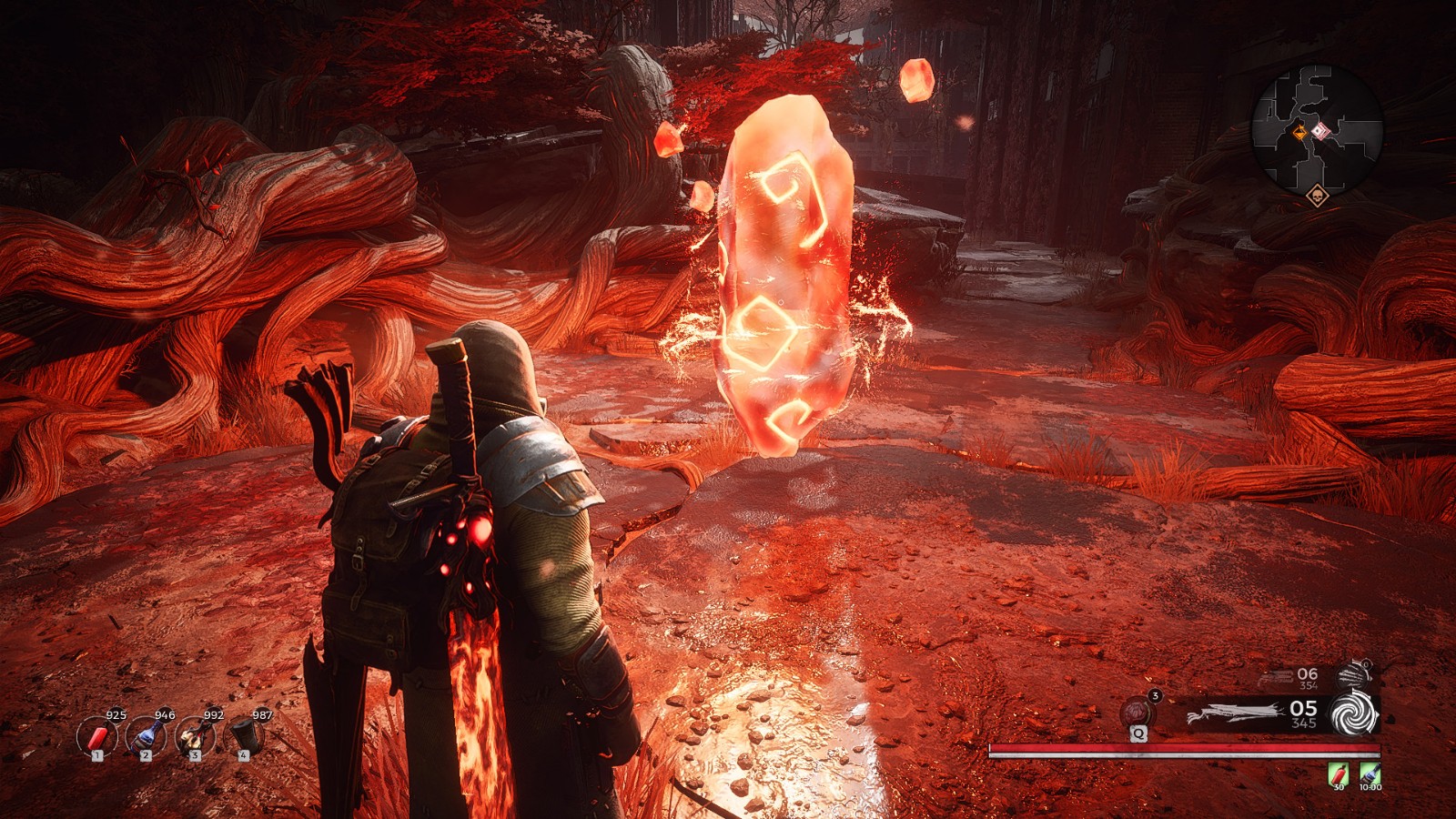Screen dimensions: 1456x819
Task: Select the bone-and-feather item in slot 3
Action: (x=194, y=736)
